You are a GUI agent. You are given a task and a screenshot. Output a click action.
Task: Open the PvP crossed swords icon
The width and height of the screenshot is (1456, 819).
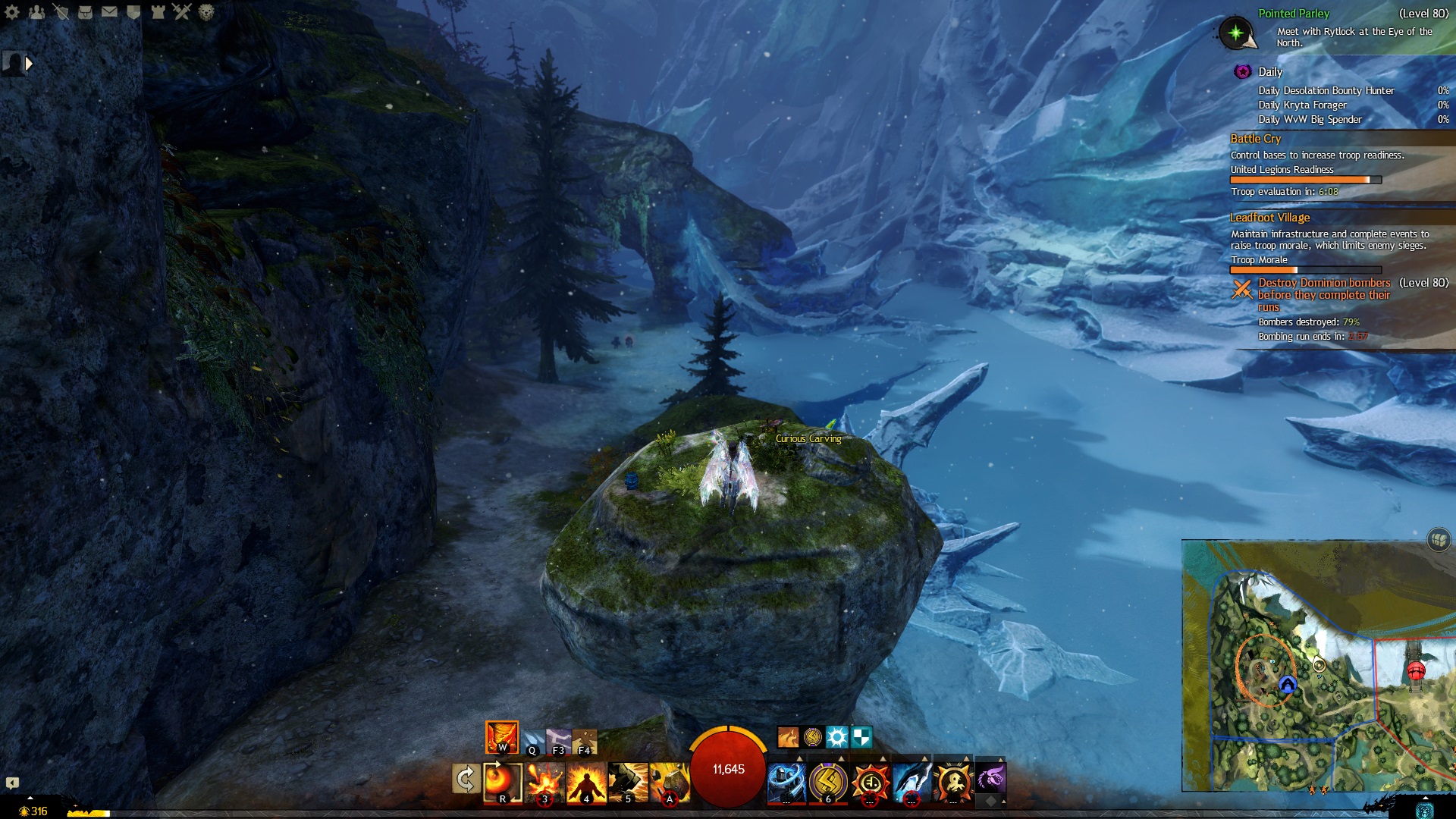[182, 12]
